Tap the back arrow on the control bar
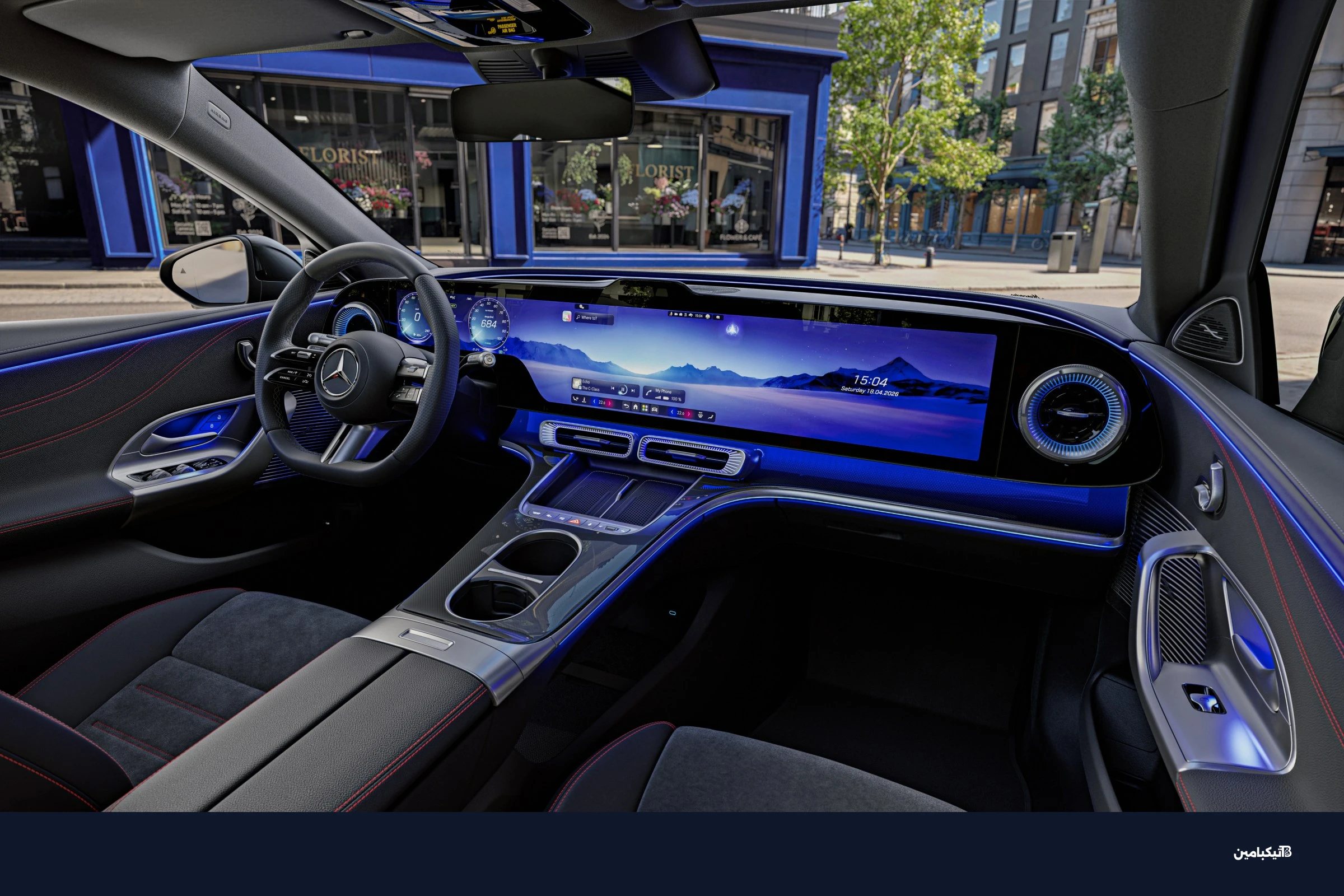 coord(626,407)
